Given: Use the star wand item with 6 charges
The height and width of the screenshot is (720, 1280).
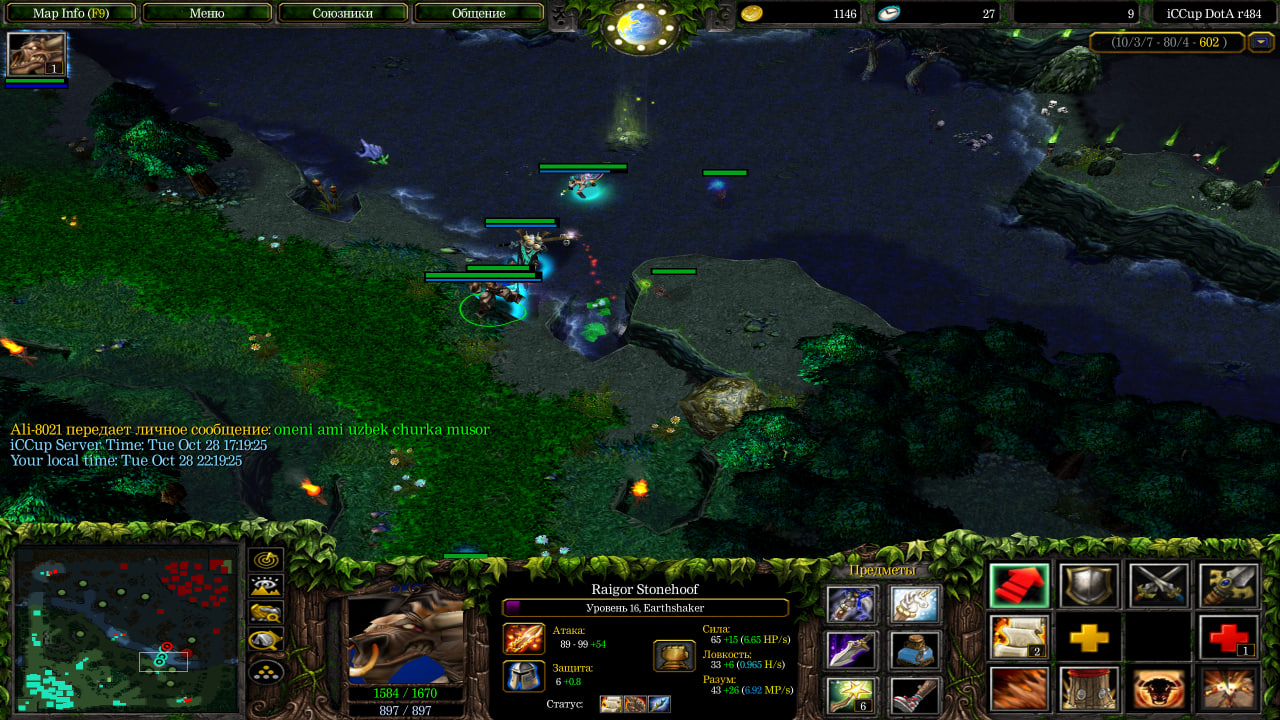Looking at the screenshot, I should [851, 695].
